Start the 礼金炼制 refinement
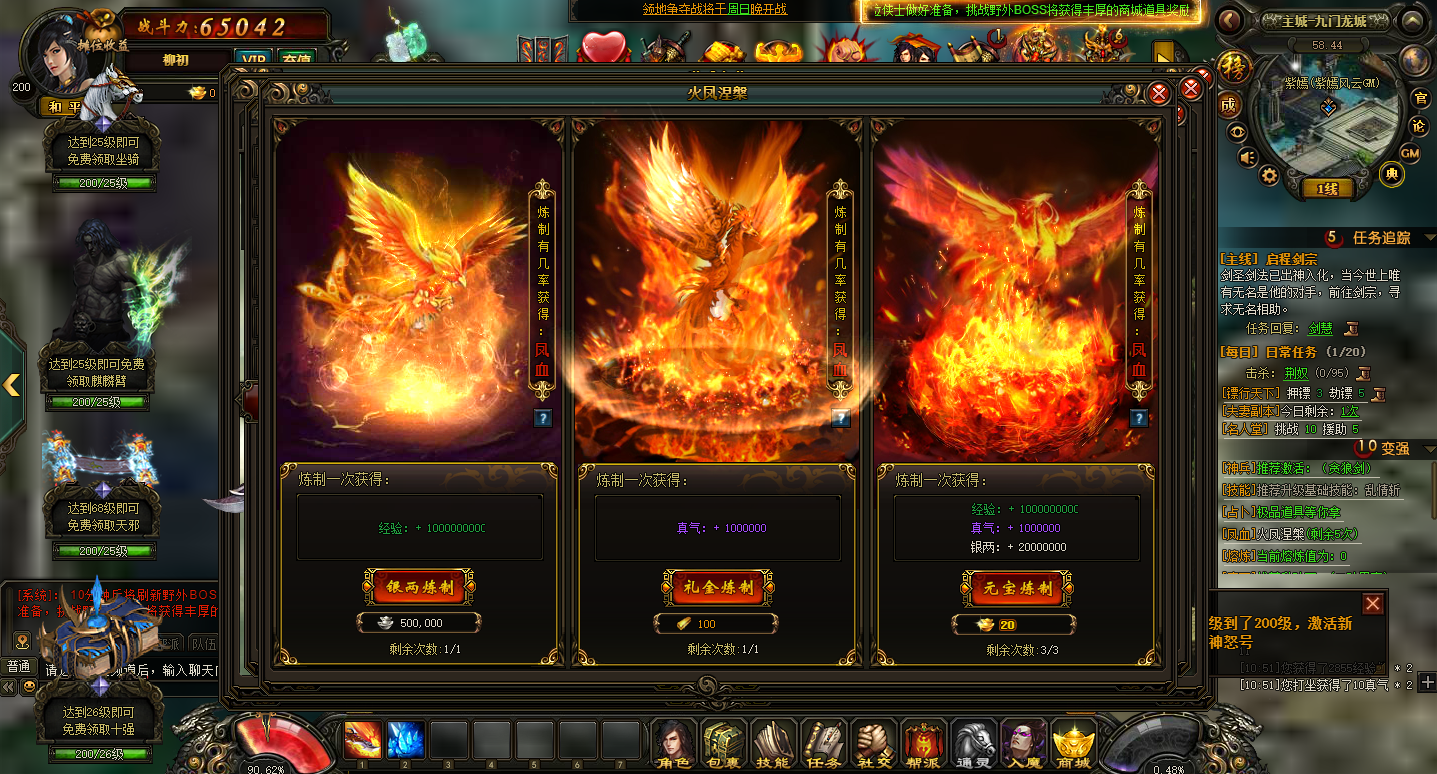 pos(719,588)
